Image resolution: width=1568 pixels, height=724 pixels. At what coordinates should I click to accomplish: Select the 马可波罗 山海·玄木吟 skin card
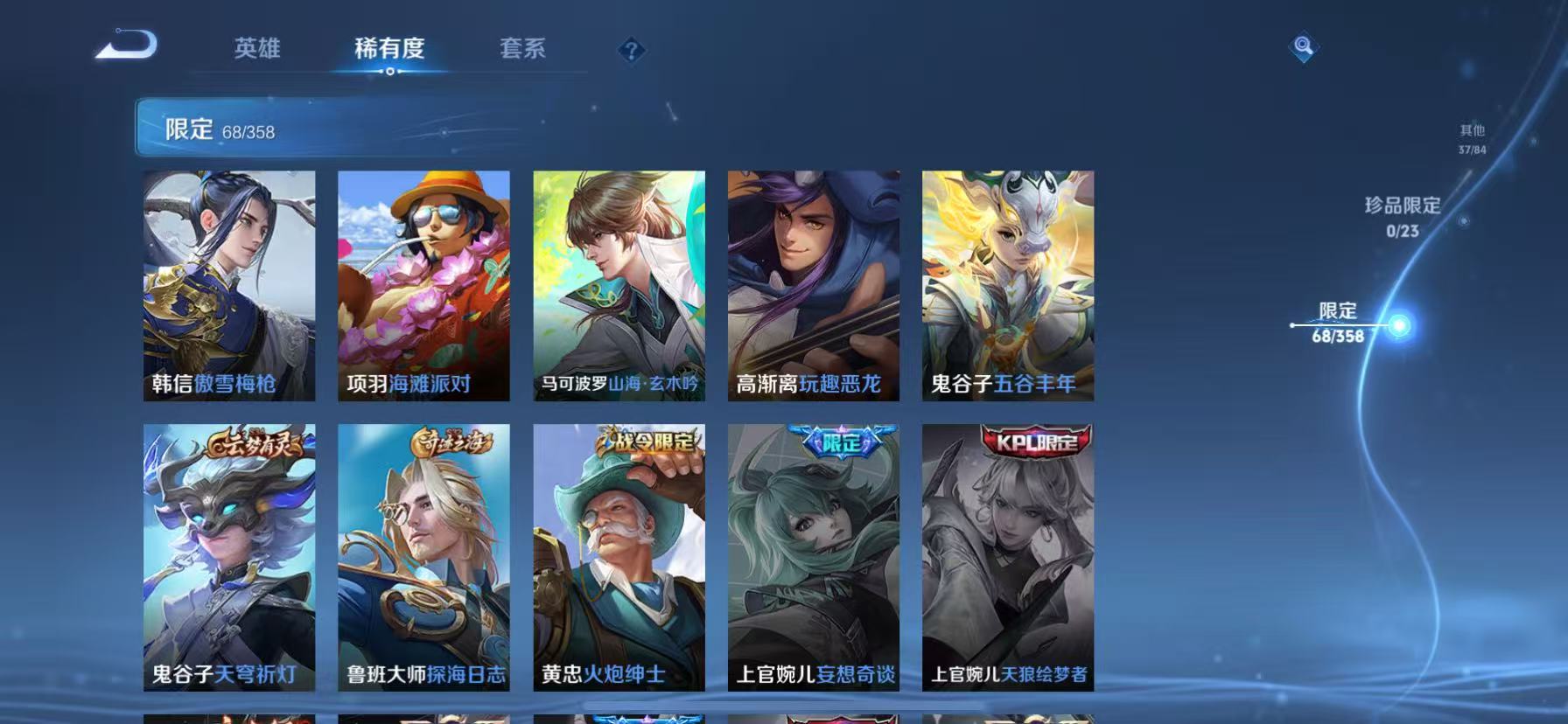pyautogui.click(x=618, y=289)
